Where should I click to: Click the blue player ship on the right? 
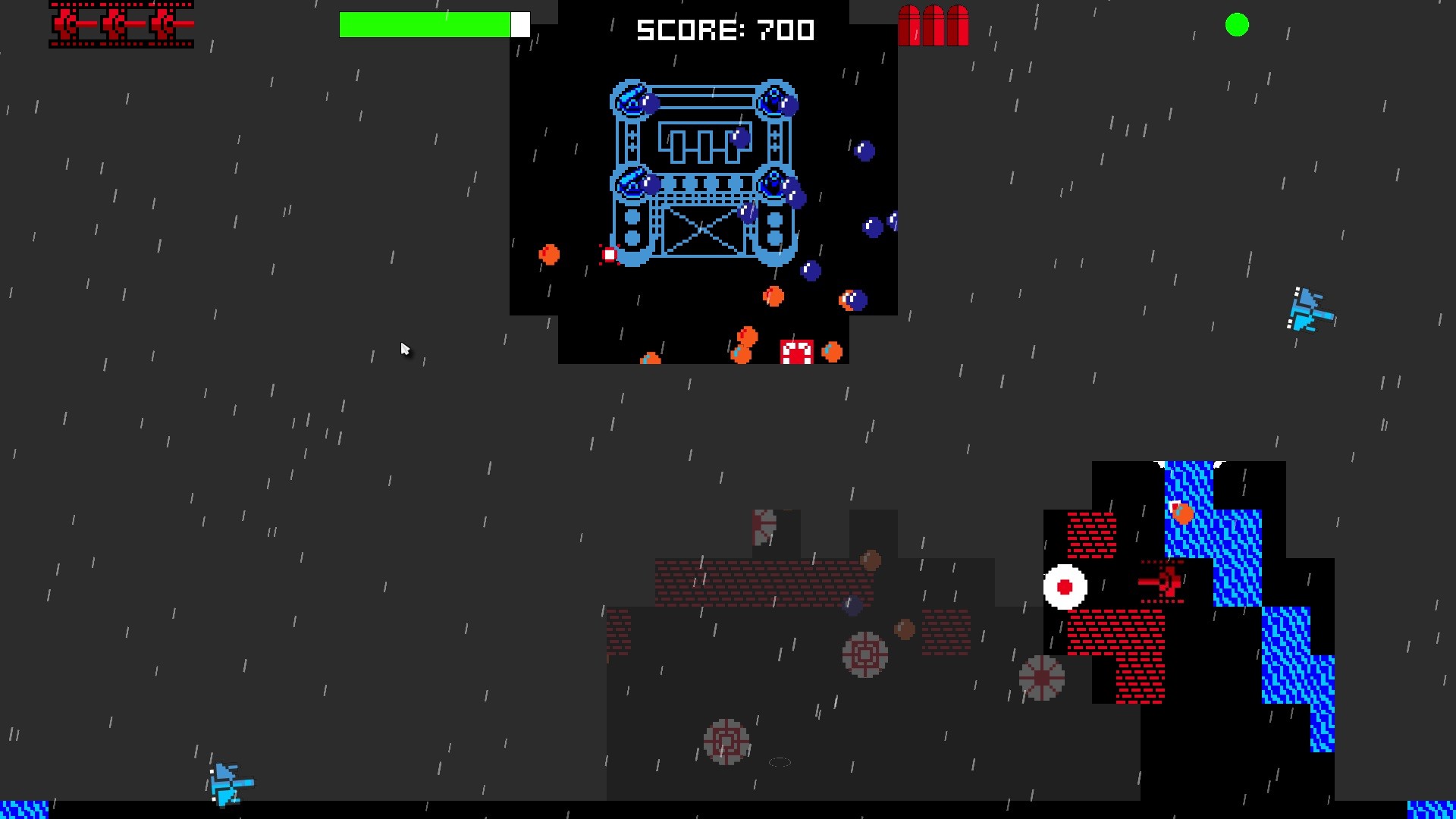[1307, 310]
